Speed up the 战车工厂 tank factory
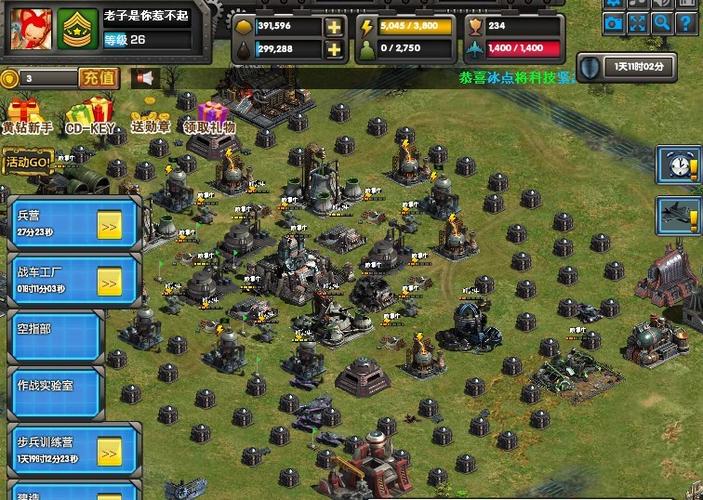The width and height of the screenshot is (703, 500). click(109, 283)
